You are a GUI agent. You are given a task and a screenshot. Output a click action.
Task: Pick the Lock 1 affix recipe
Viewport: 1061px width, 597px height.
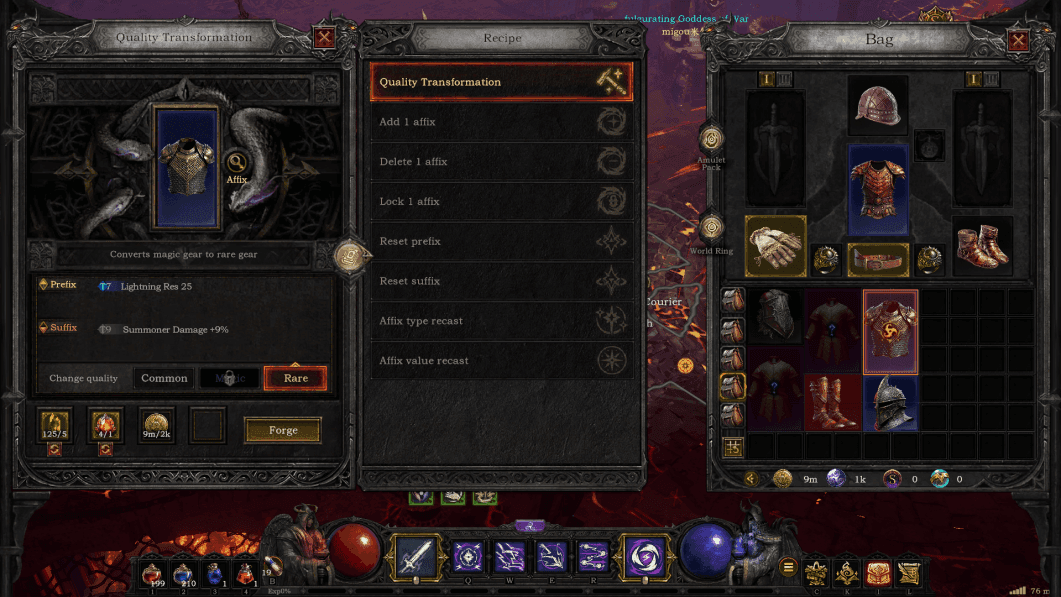(x=501, y=202)
